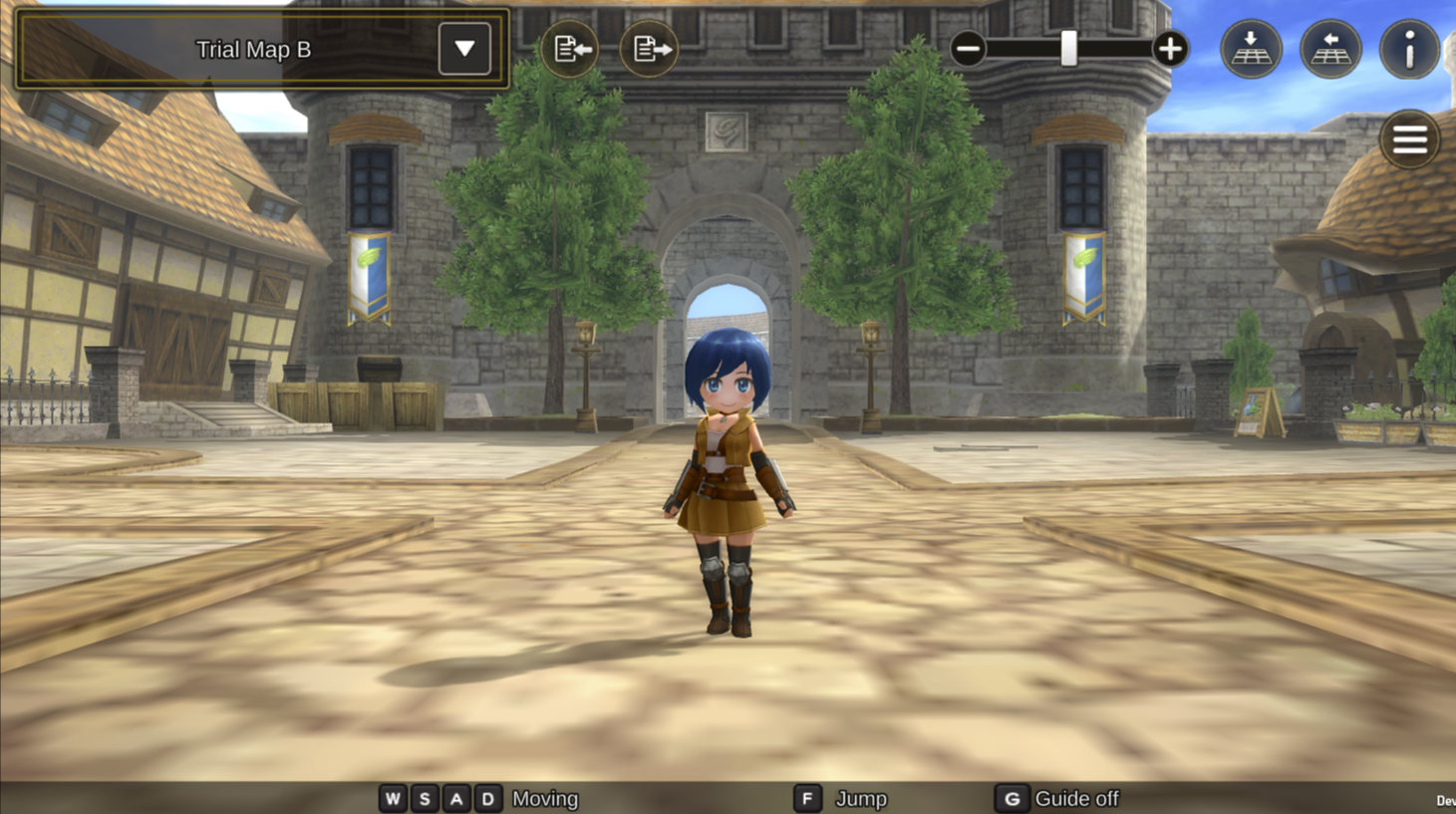Click the document right-arrow export icon
Image resolution: width=1456 pixels, height=814 pixels.
tap(649, 49)
